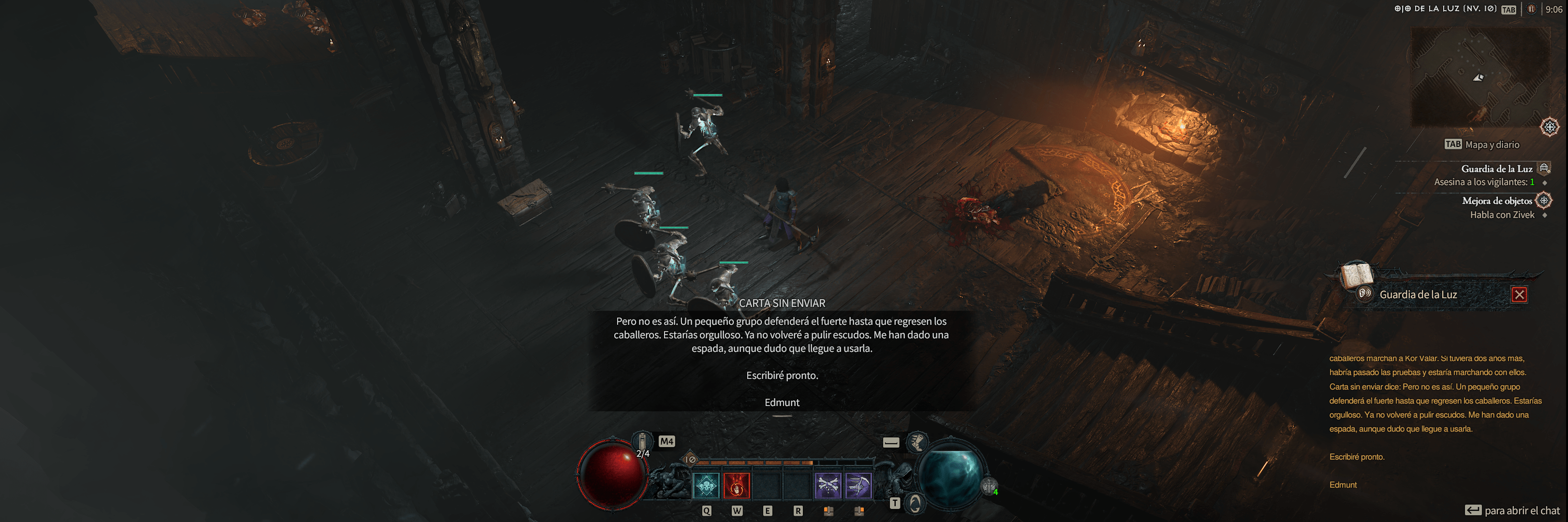
Task: Drink the healing potion flask
Action: click(x=642, y=442)
